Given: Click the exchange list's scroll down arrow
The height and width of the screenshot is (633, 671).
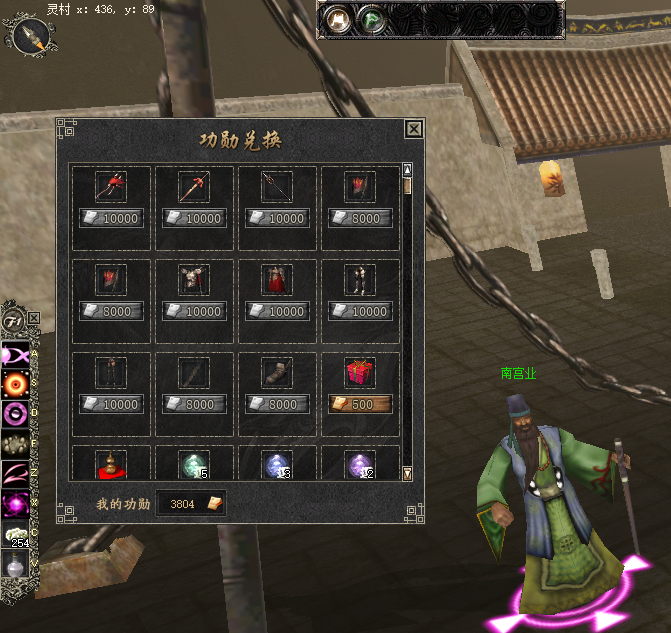Looking at the screenshot, I should pyautogui.click(x=407, y=473).
